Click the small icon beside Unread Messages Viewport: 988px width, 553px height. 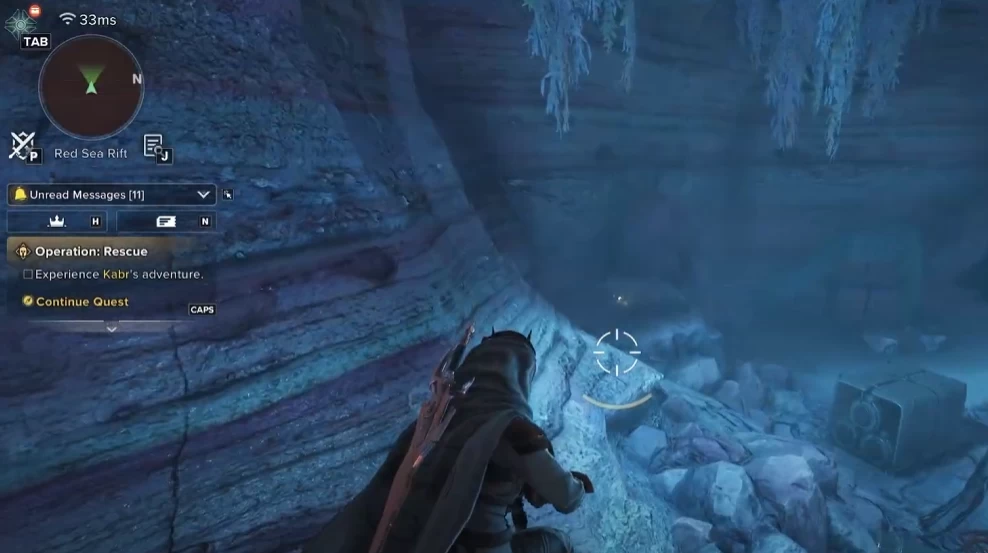click(x=228, y=195)
